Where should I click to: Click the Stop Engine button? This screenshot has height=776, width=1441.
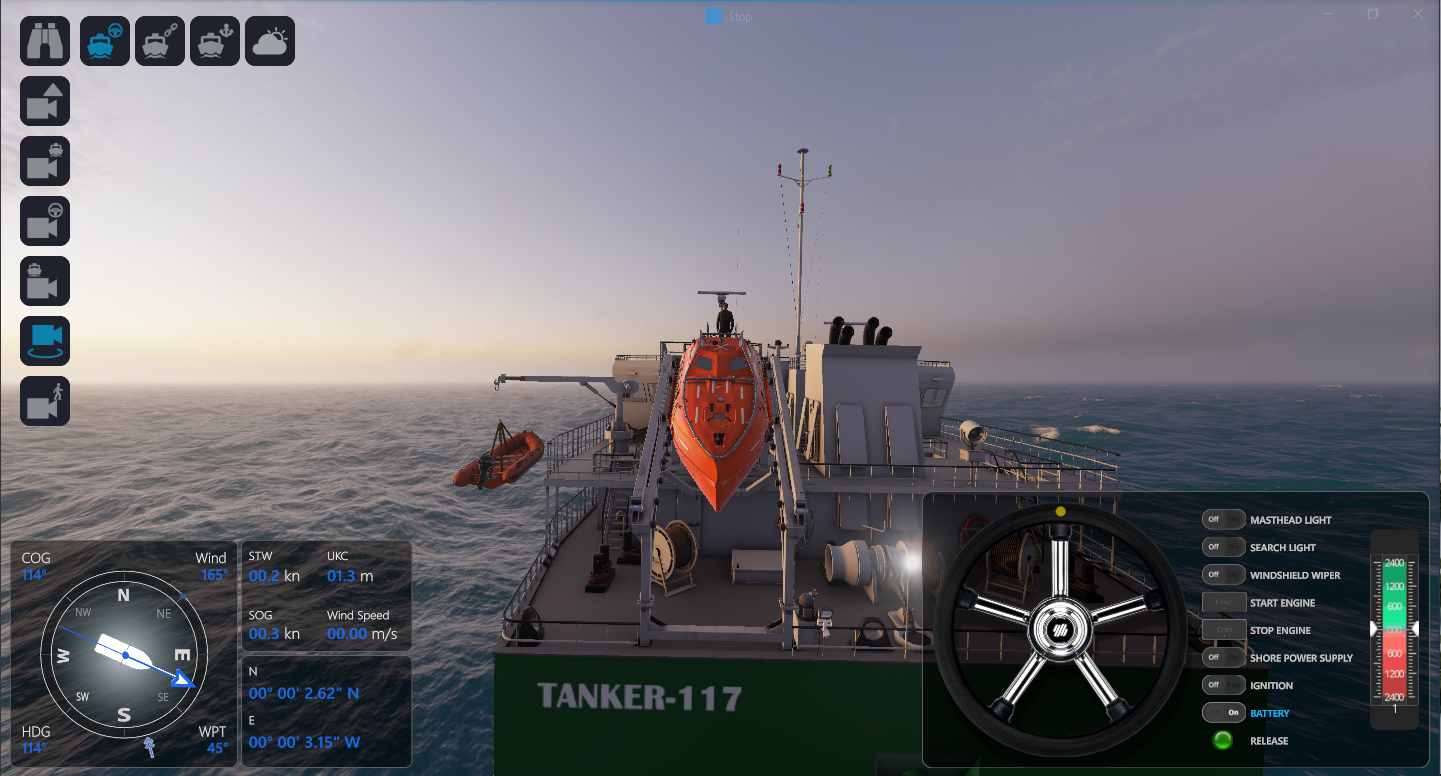(1224, 630)
